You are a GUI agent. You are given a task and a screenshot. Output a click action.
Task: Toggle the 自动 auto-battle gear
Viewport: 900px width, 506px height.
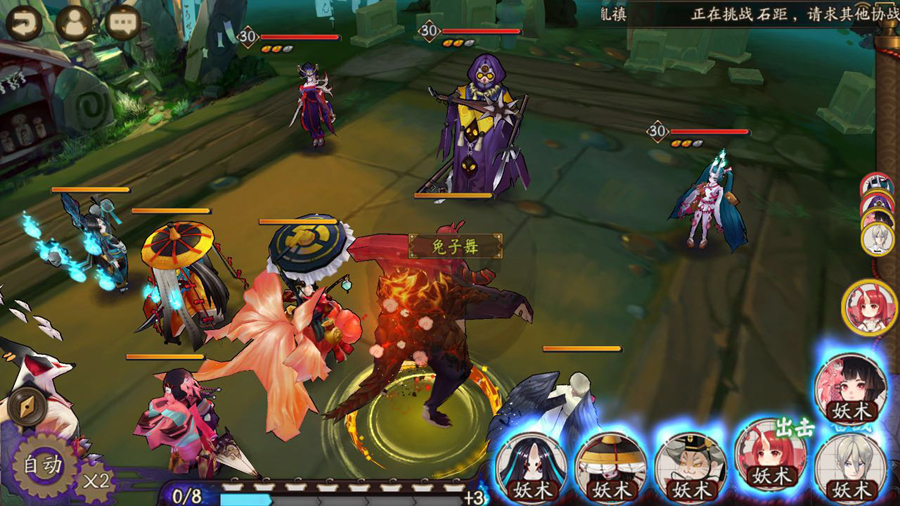coord(43,464)
